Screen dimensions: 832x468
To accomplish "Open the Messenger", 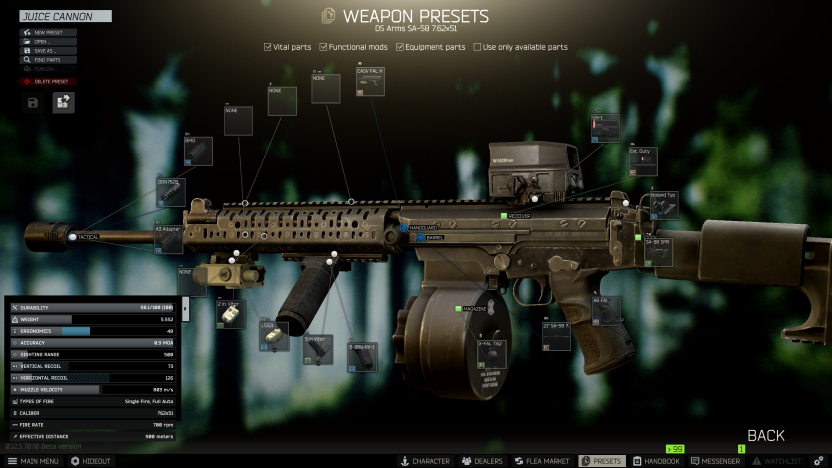I will pos(715,461).
